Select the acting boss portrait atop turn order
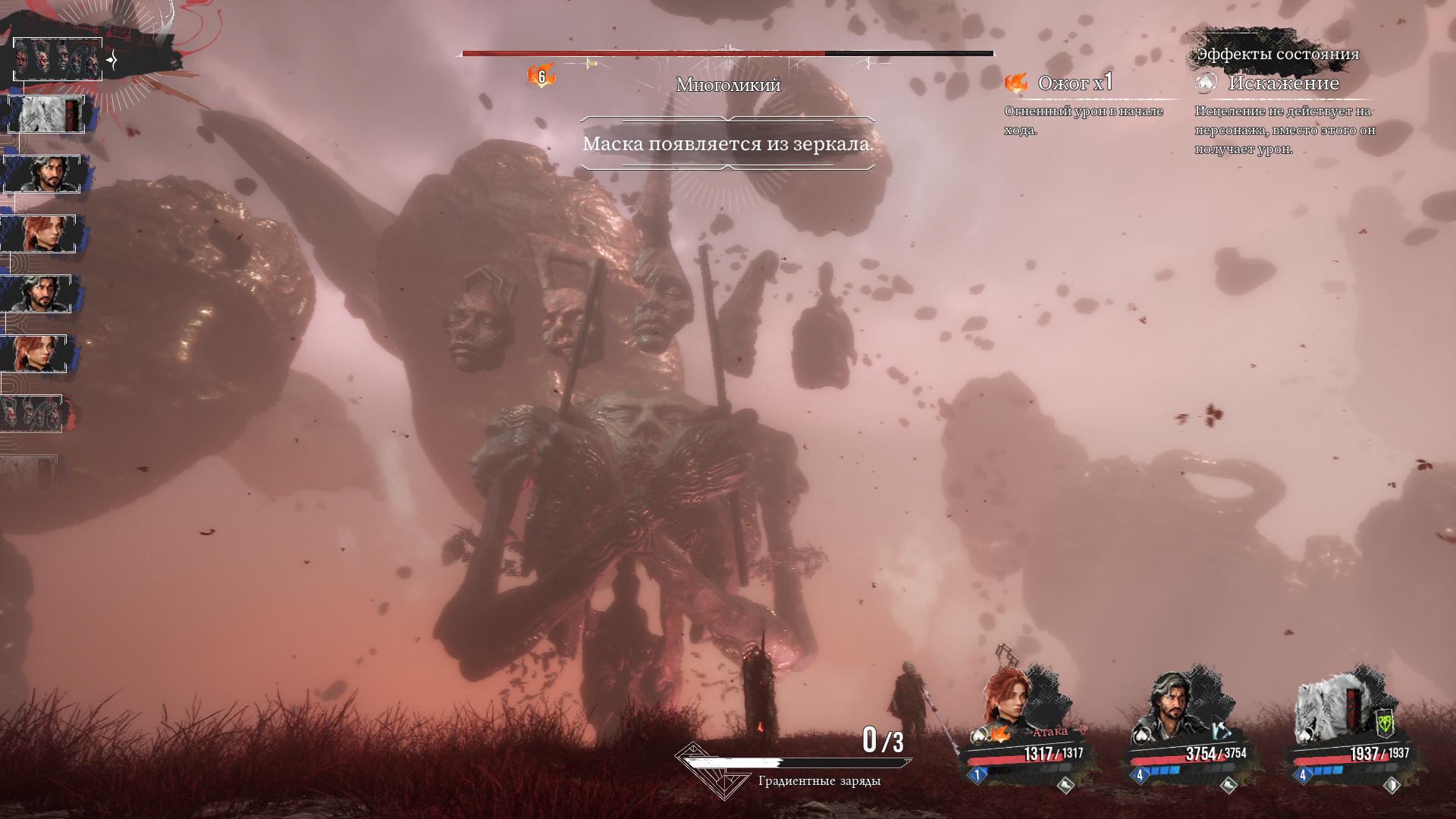Screen dimensions: 1456x819 click(x=58, y=58)
